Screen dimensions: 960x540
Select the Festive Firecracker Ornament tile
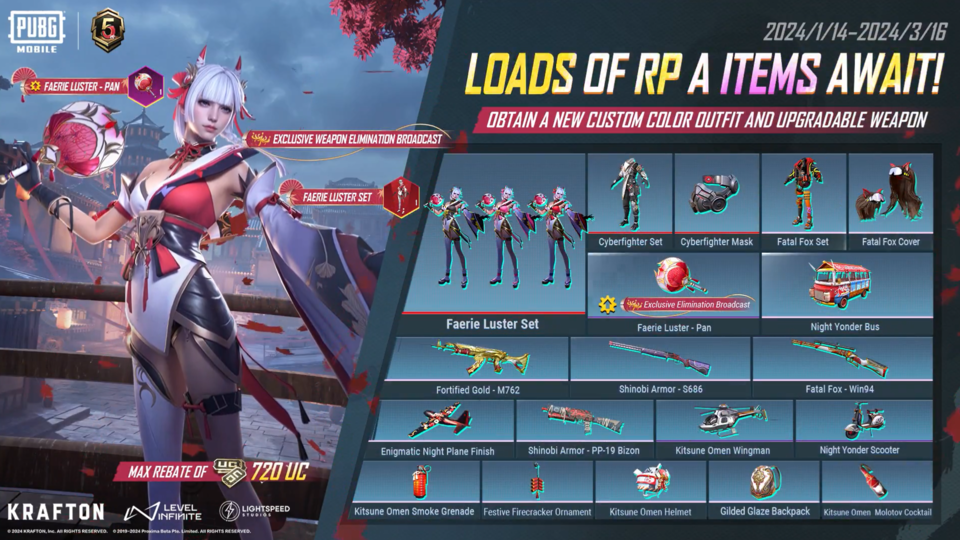pyautogui.click(x=537, y=490)
